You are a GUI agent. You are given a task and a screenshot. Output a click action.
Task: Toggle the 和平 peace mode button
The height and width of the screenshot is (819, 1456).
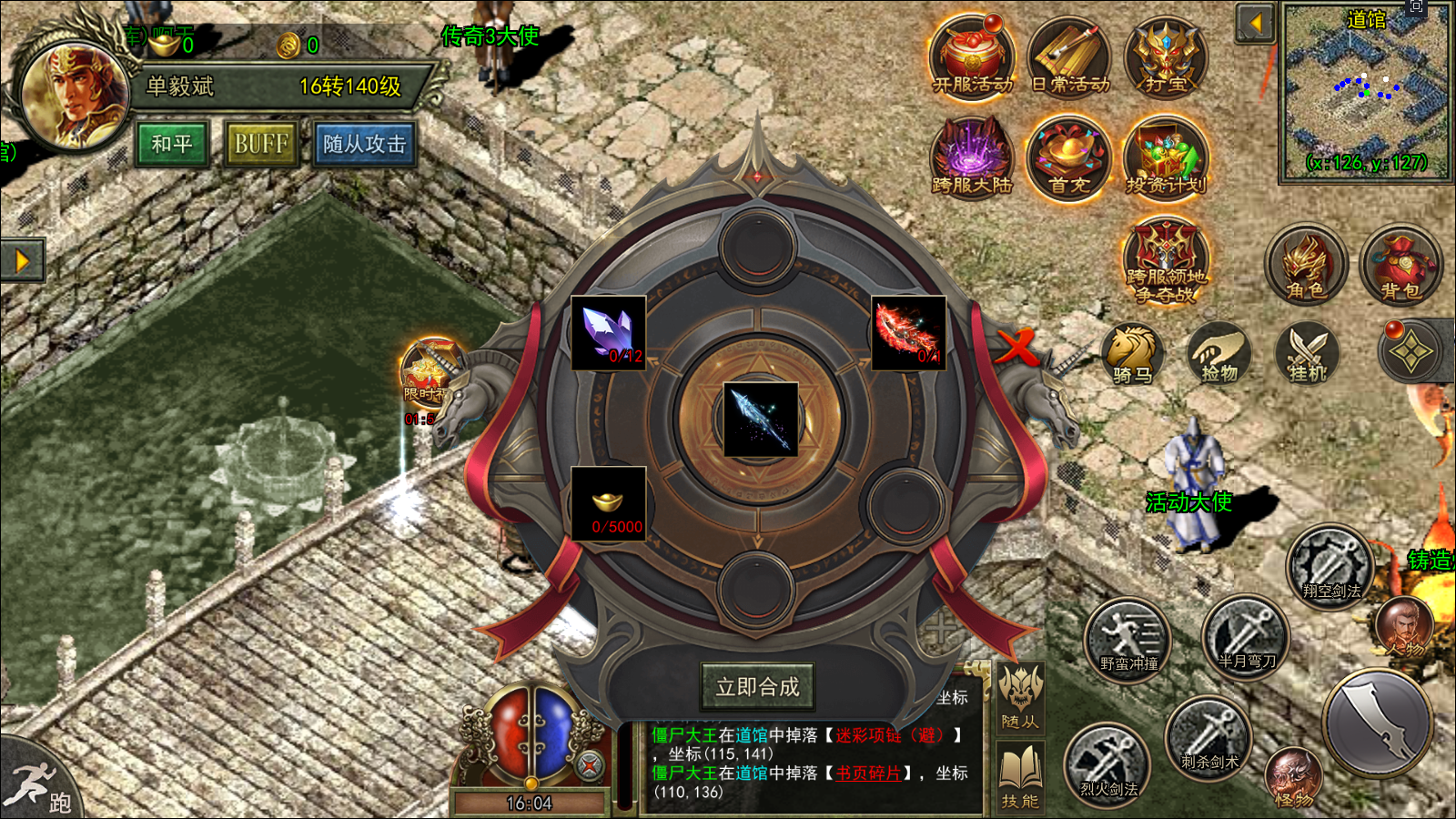(x=172, y=144)
